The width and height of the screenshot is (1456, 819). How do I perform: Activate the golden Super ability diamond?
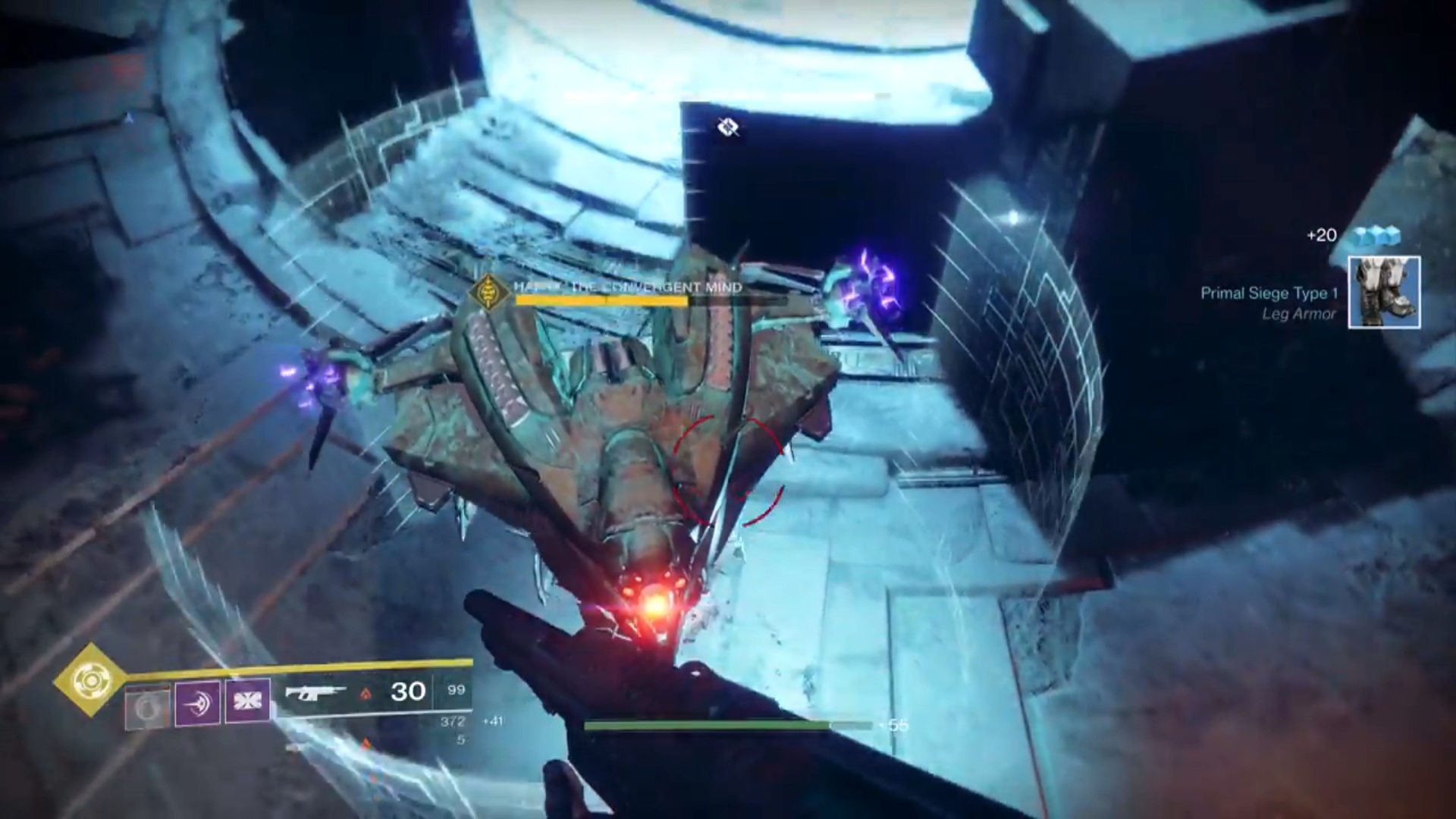coord(90,680)
